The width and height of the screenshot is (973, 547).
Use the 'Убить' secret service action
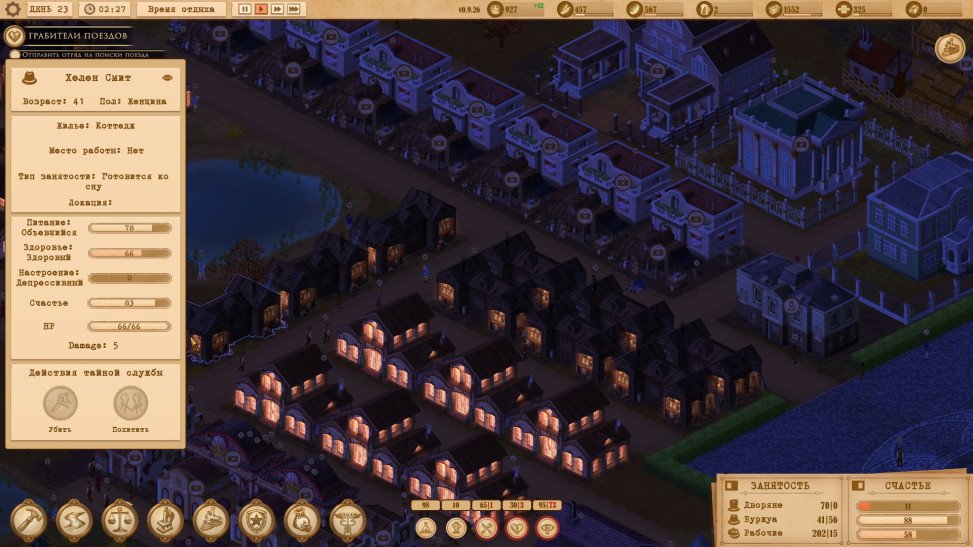tap(60, 404)
